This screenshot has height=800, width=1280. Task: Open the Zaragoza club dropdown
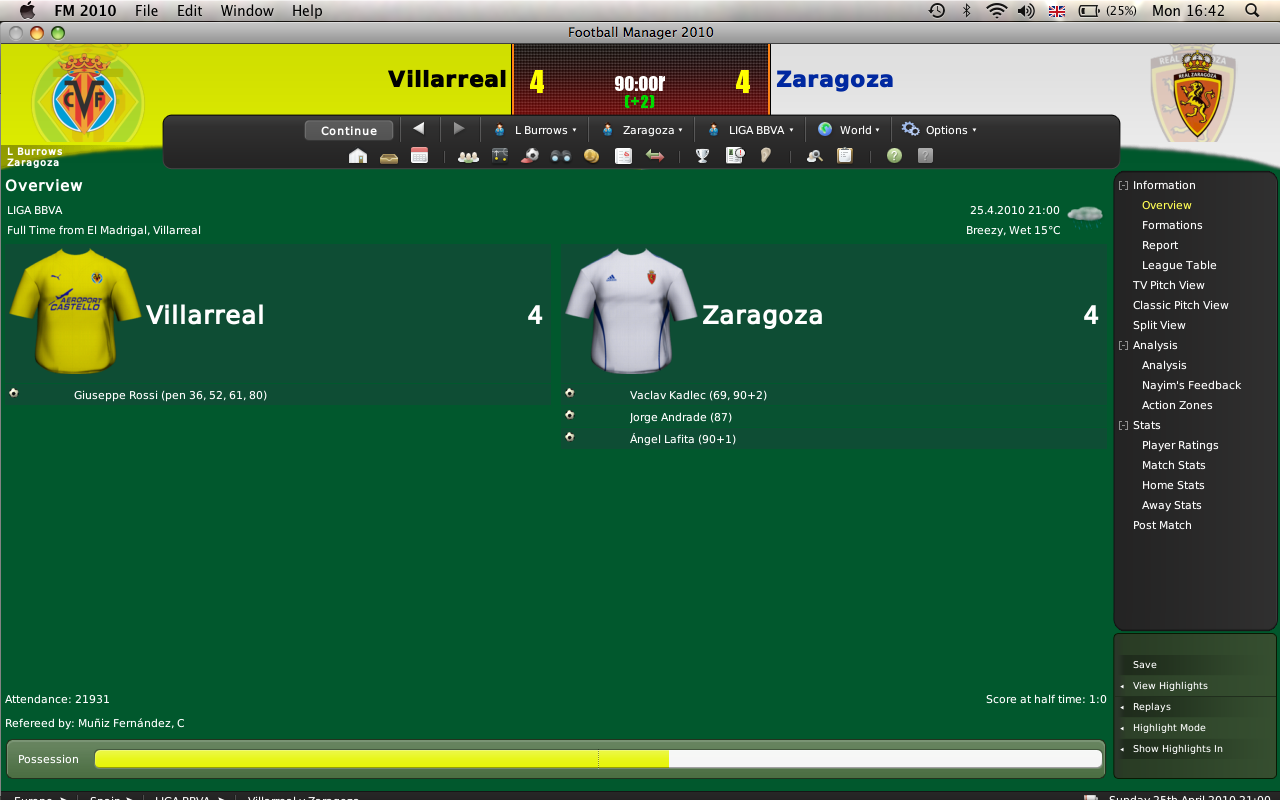coord(642,130)
